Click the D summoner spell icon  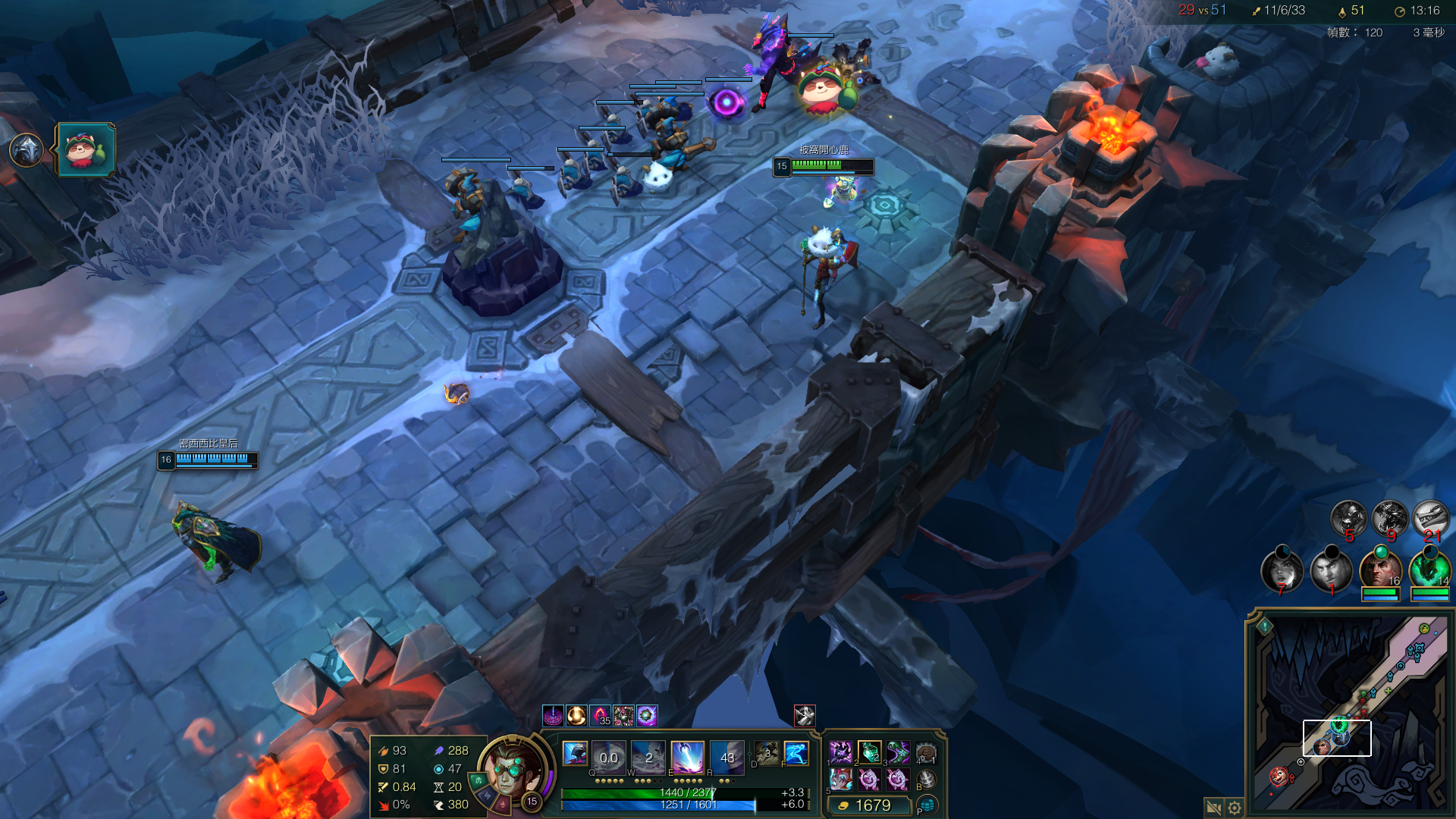pyautogui.click(x=766, y=753)
